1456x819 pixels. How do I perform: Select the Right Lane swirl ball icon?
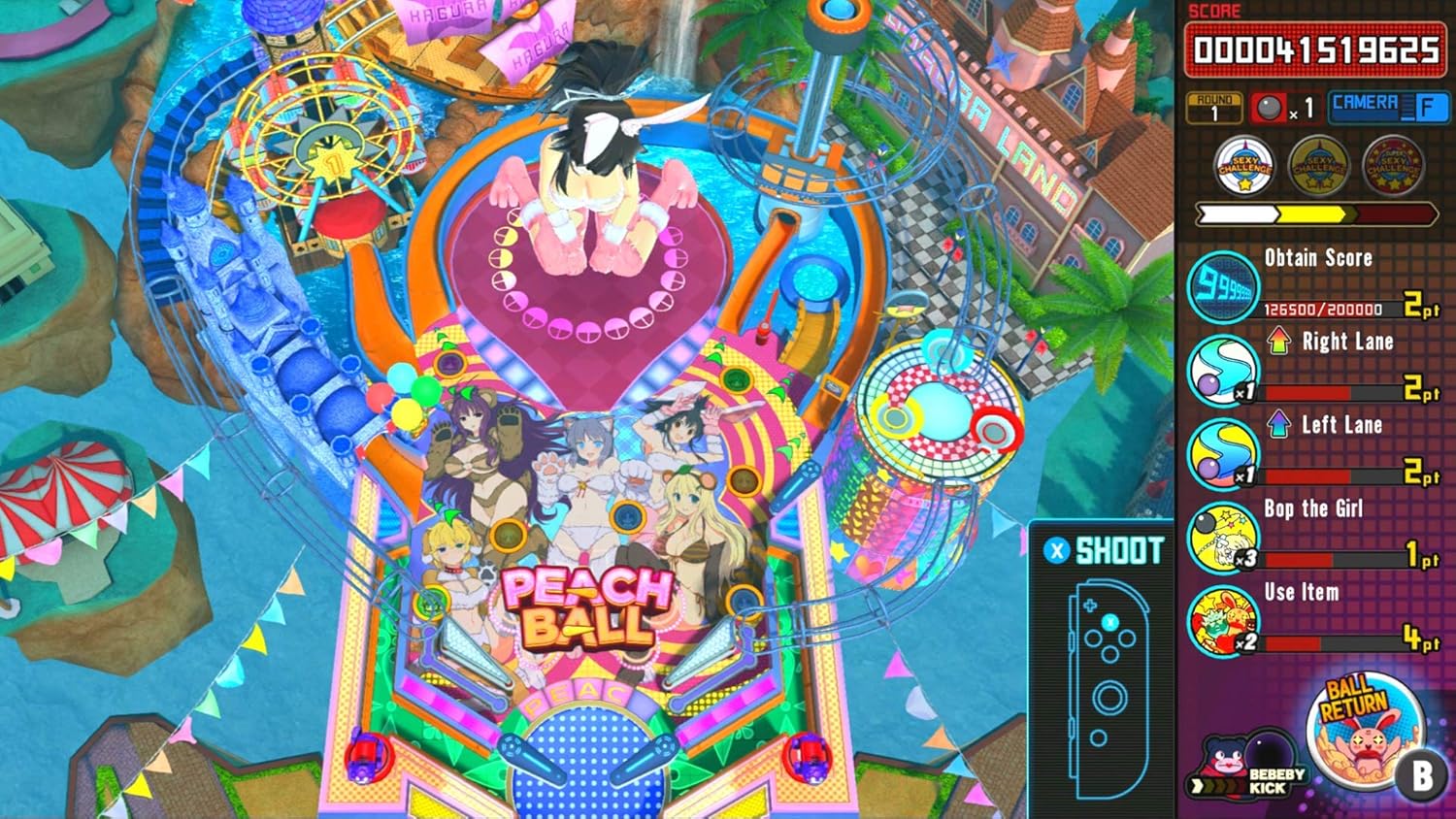[x=1222, y=370]
